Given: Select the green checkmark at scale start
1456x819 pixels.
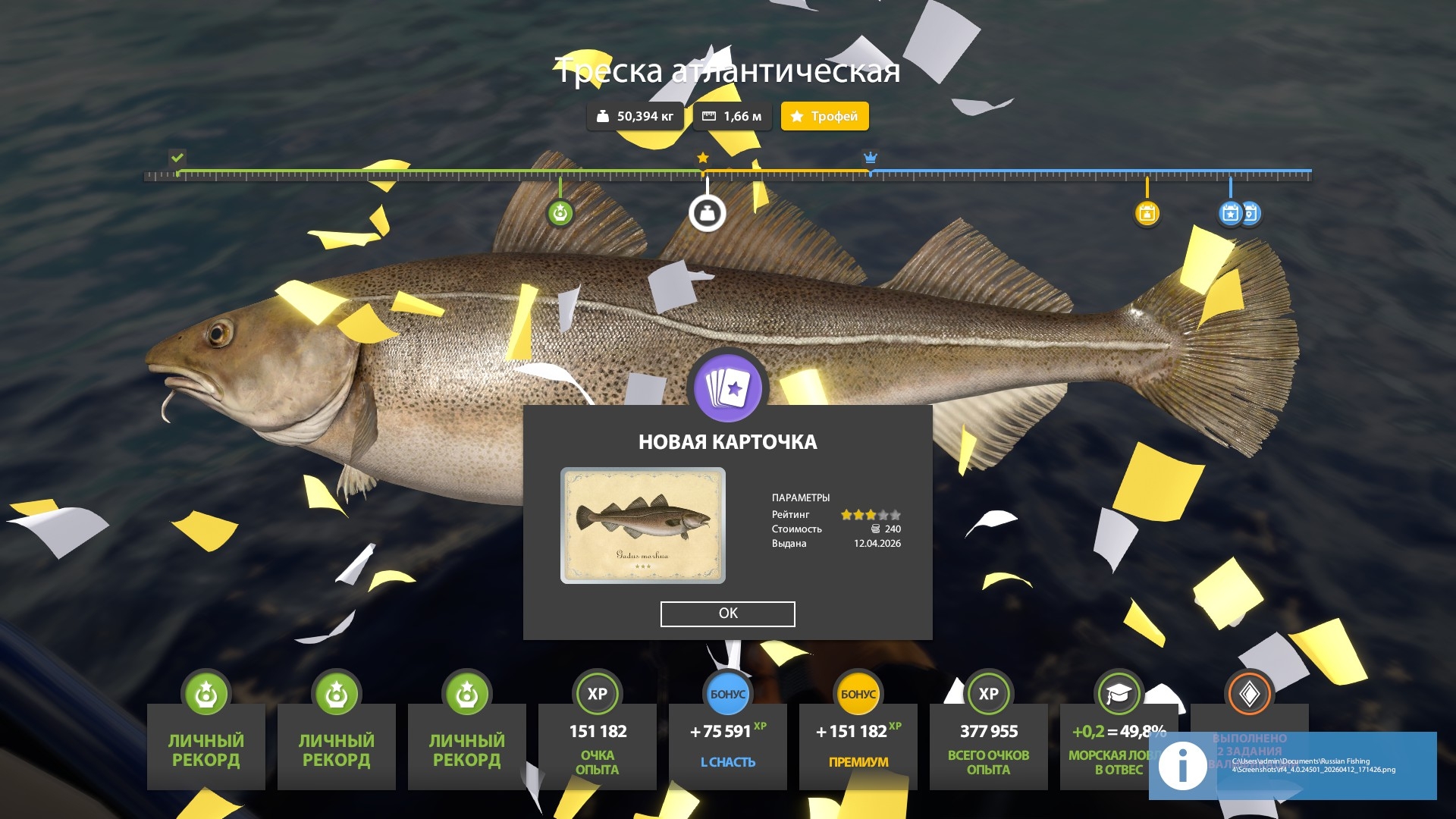Looking at the screenshot, I should coord(177,158).
